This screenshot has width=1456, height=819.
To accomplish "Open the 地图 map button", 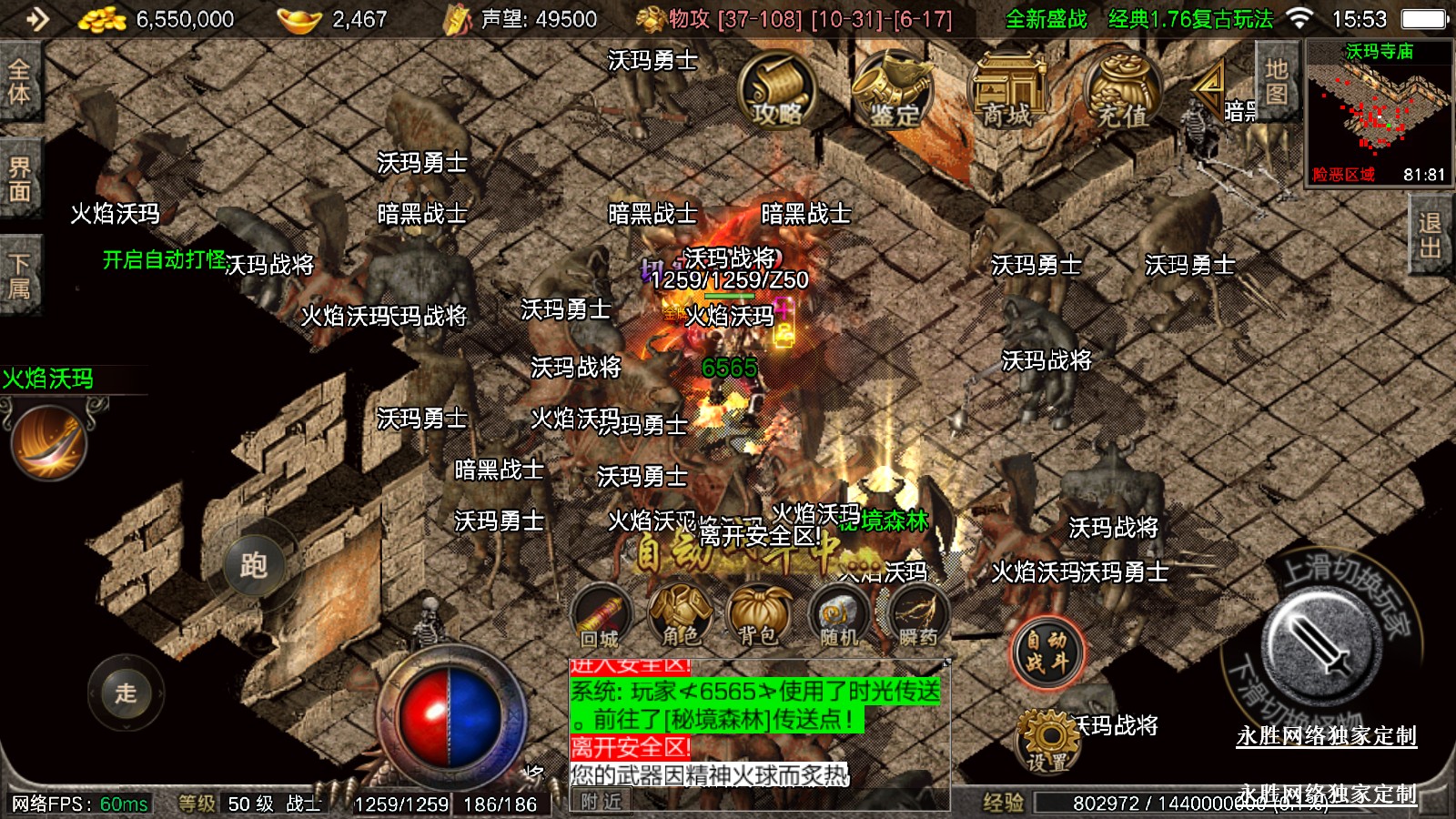I will click(x=1276, y=82).
